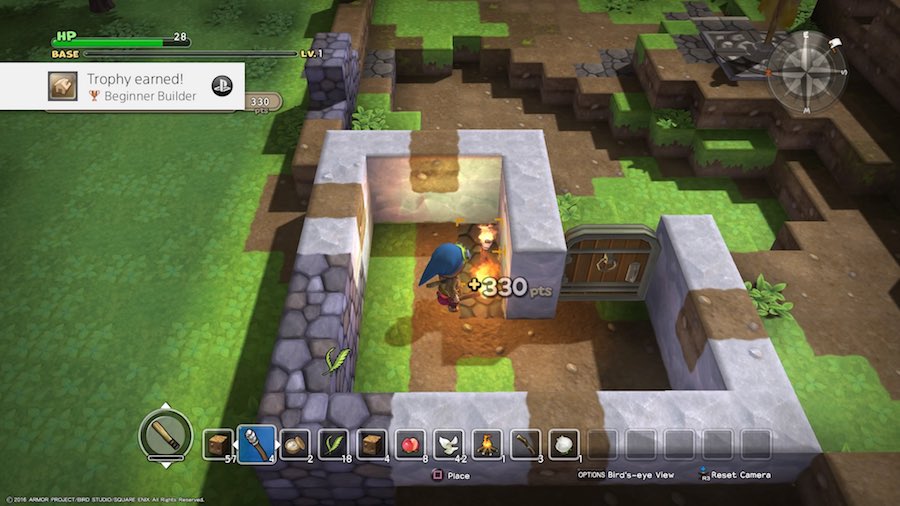This screenshot has height=506, width=900.
Task: Select the white round stone slot
Action: pos(563,444)
